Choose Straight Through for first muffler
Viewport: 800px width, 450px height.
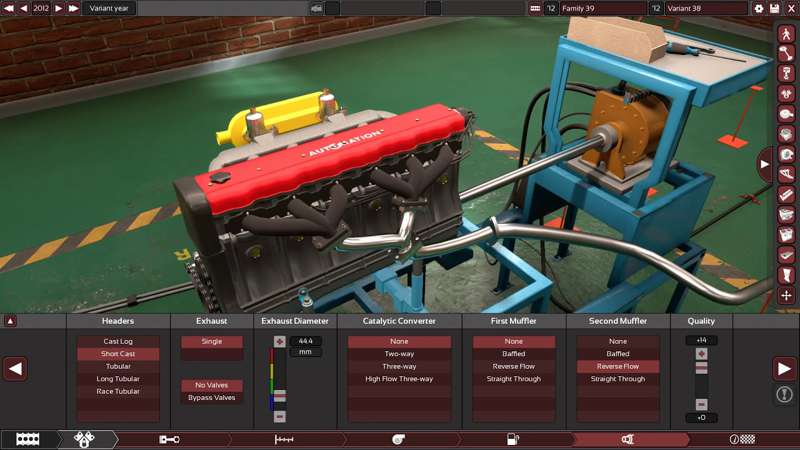[x=514, y=379]
